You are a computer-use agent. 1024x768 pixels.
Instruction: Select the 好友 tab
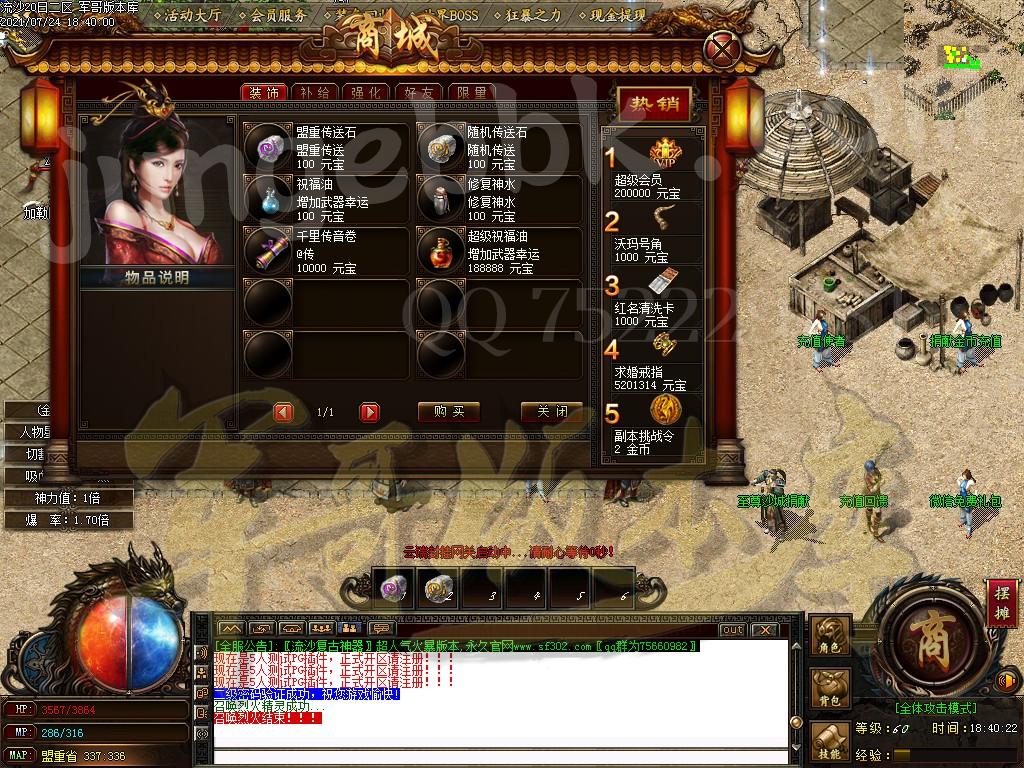tap(418, 93)
